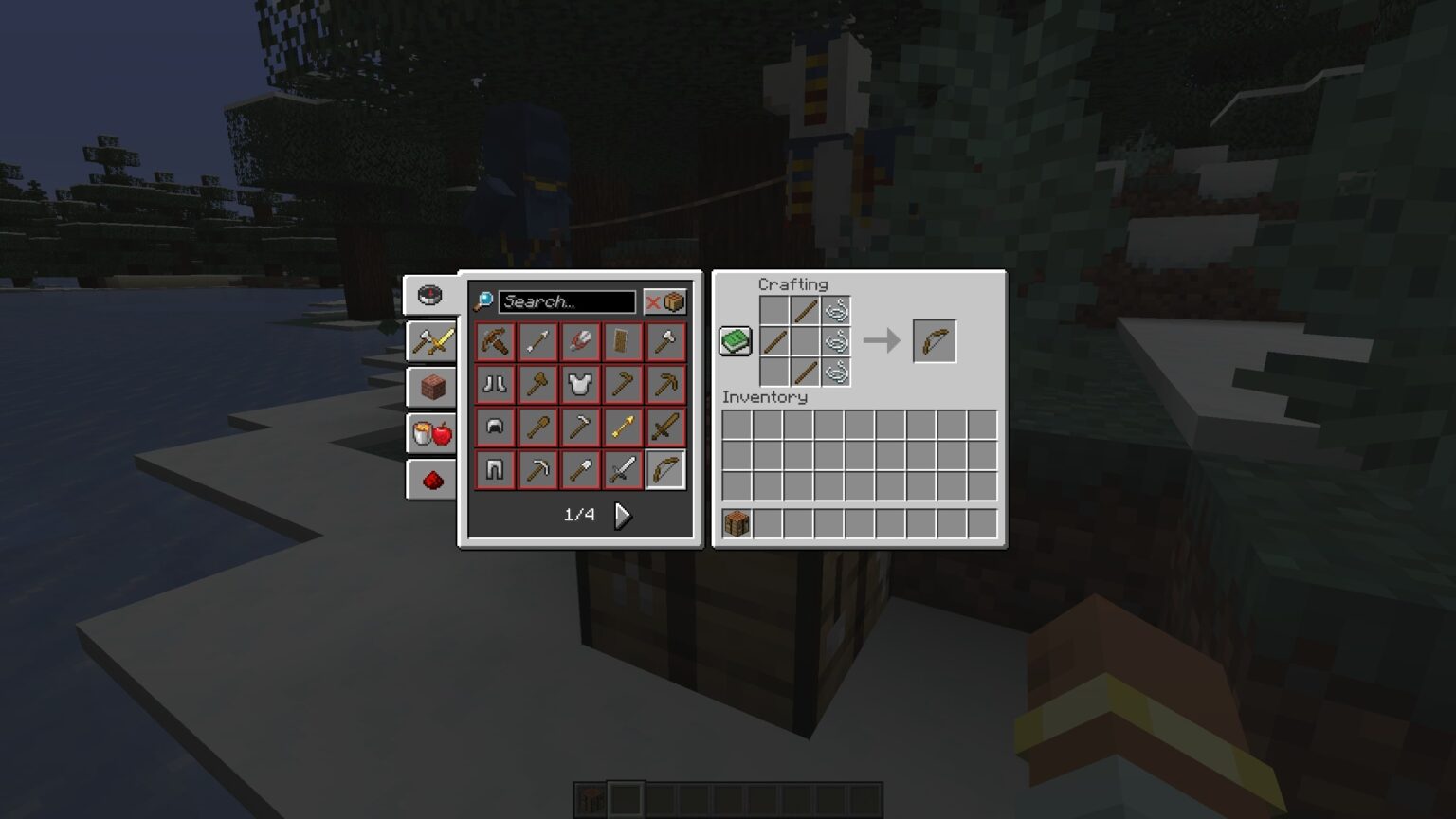The image size is (1456, 819).
Task: Open the food recipes tab
Action: tap(432, 433)
